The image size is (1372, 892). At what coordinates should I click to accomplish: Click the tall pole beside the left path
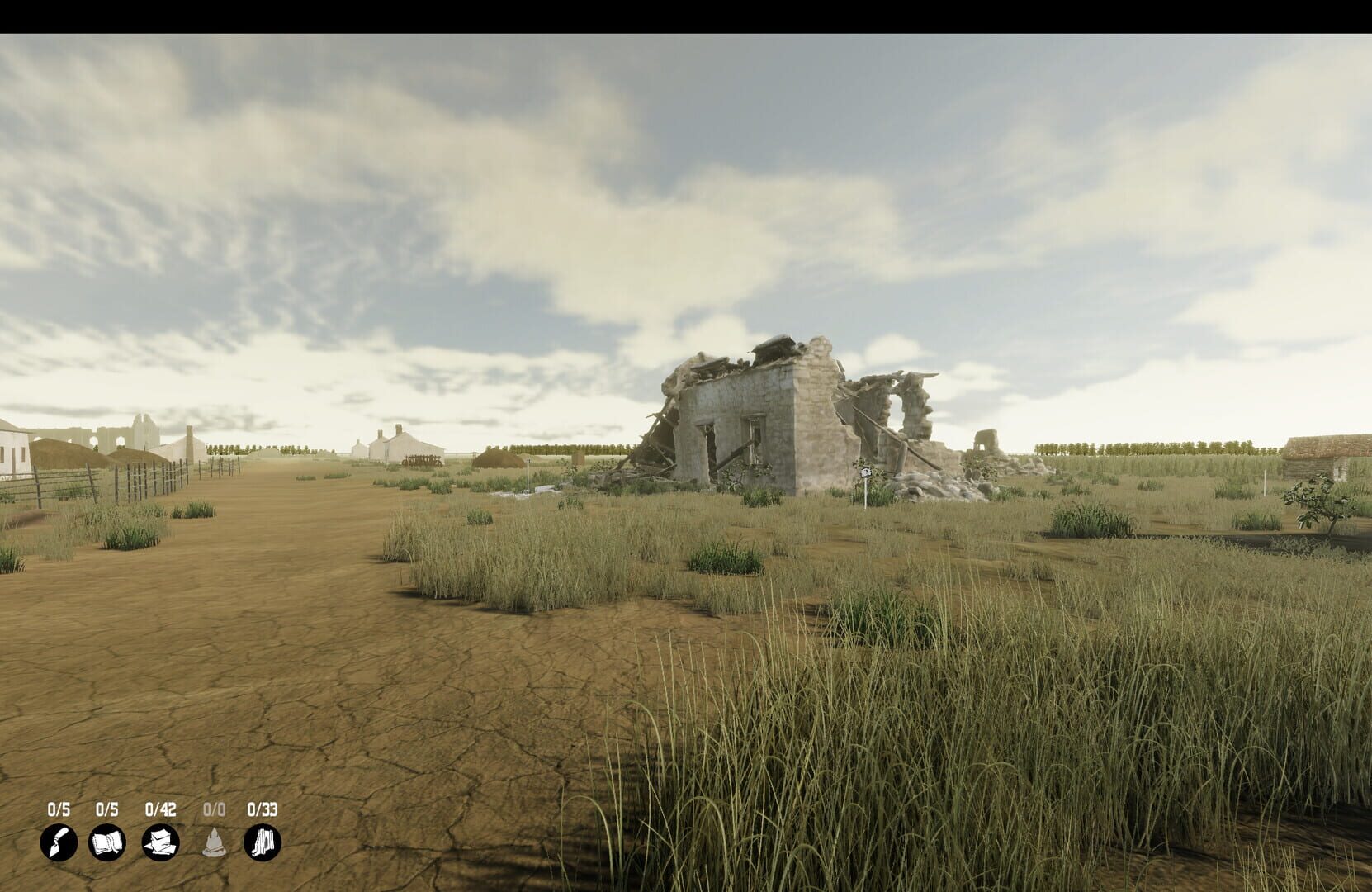pyautogui.click(x=528, y=471)
